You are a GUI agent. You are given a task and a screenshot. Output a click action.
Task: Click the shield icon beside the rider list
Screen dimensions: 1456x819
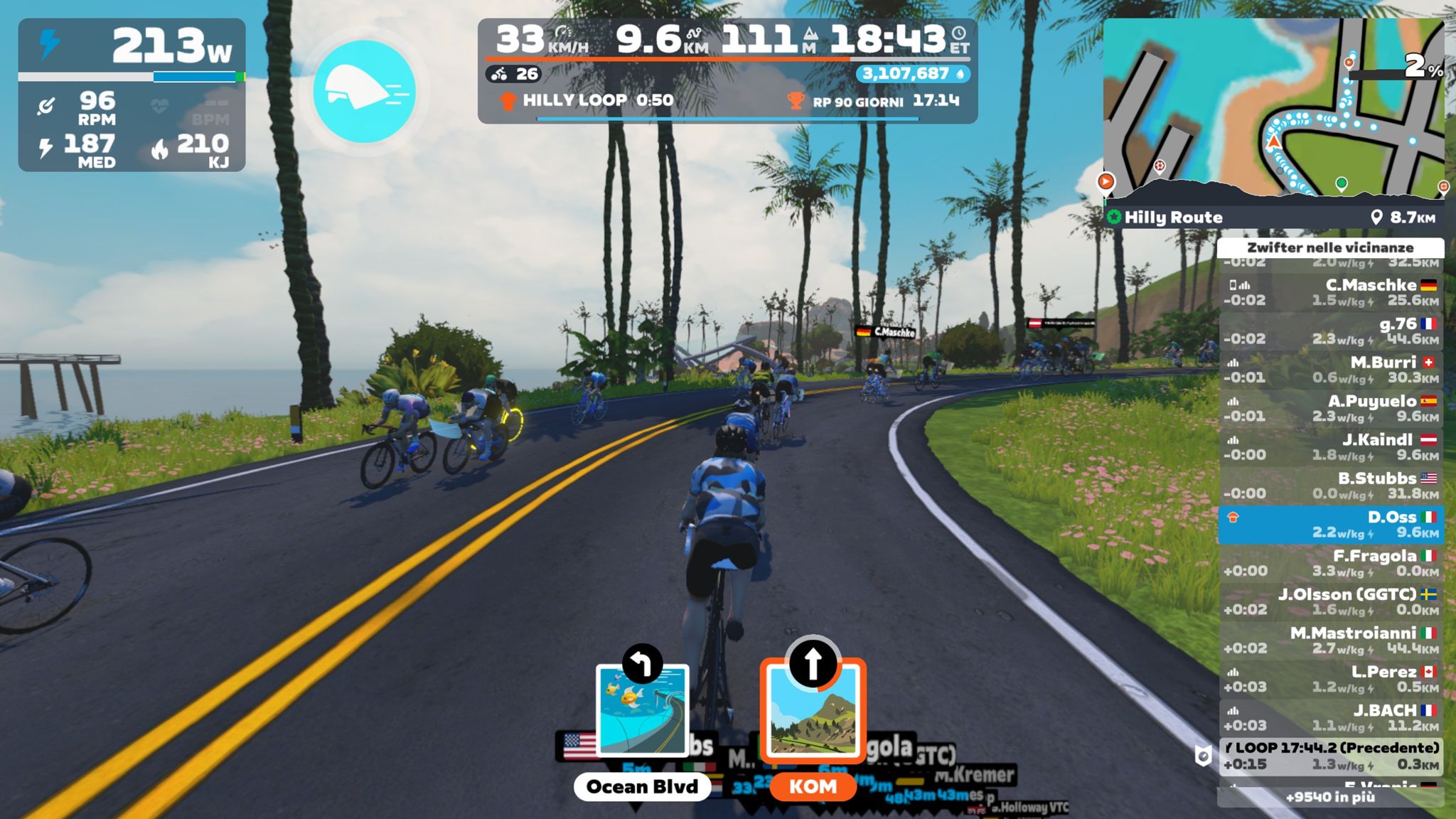pyautogui.click(x=1202, y=756)
